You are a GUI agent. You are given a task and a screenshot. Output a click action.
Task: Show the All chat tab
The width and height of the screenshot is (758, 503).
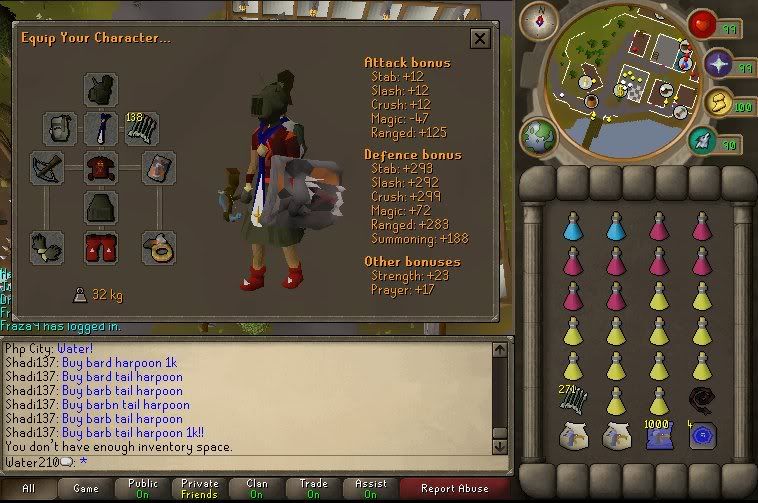(x=29, y=489)
